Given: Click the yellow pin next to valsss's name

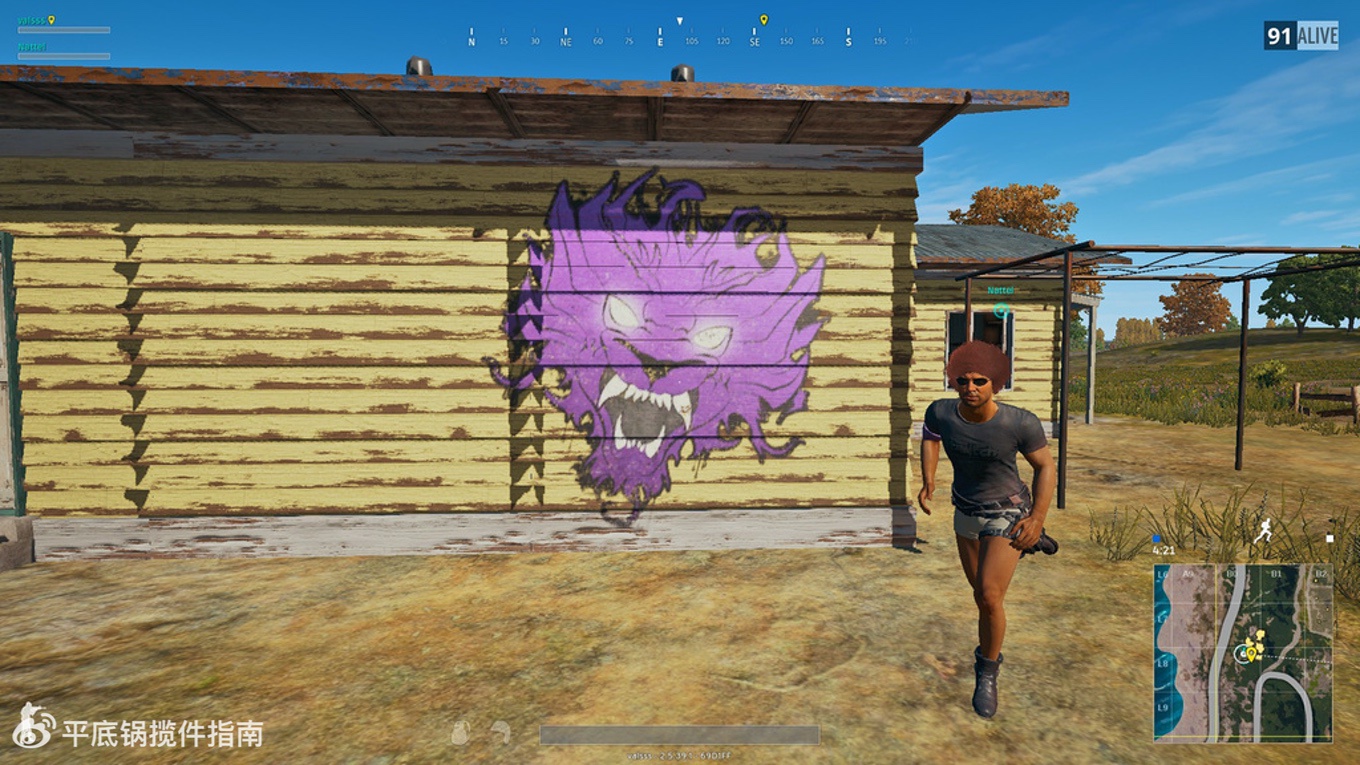Looking at the screenshot, I should click(52, 19).
